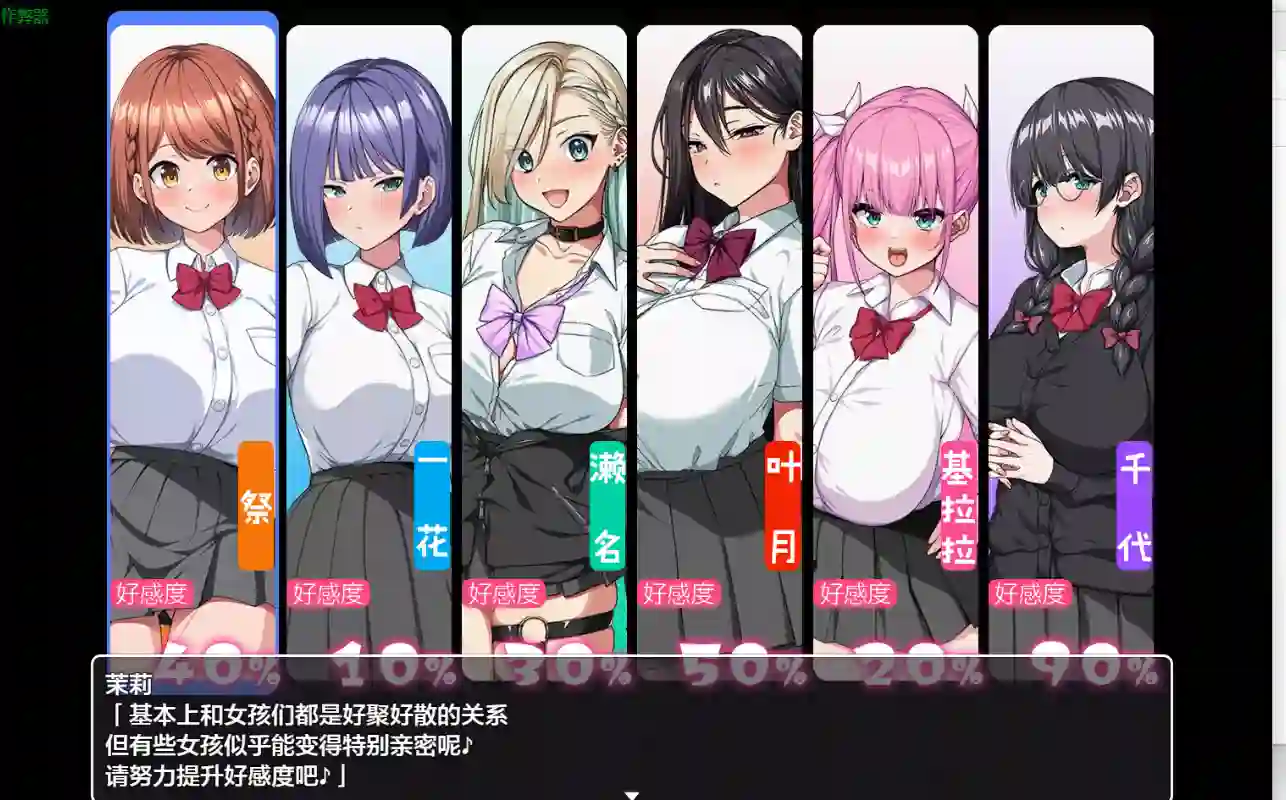Select 一花's character portrait
The image size is (1286, 800).
[x=367, y=300]
